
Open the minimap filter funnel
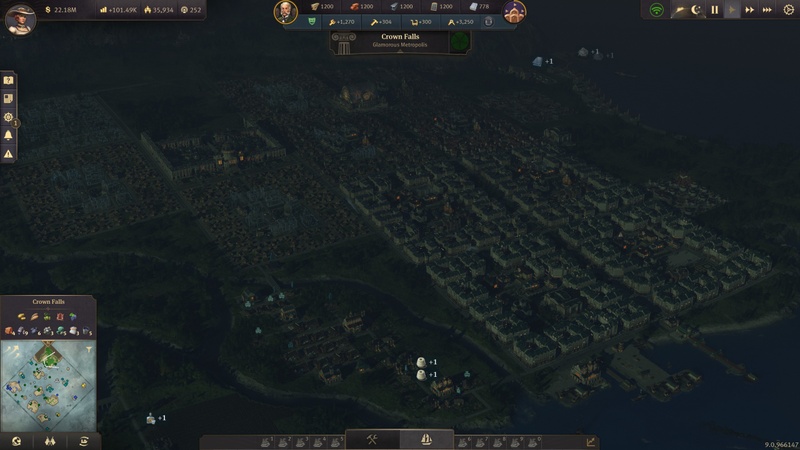pyautogui.click(x=88, y=348)
